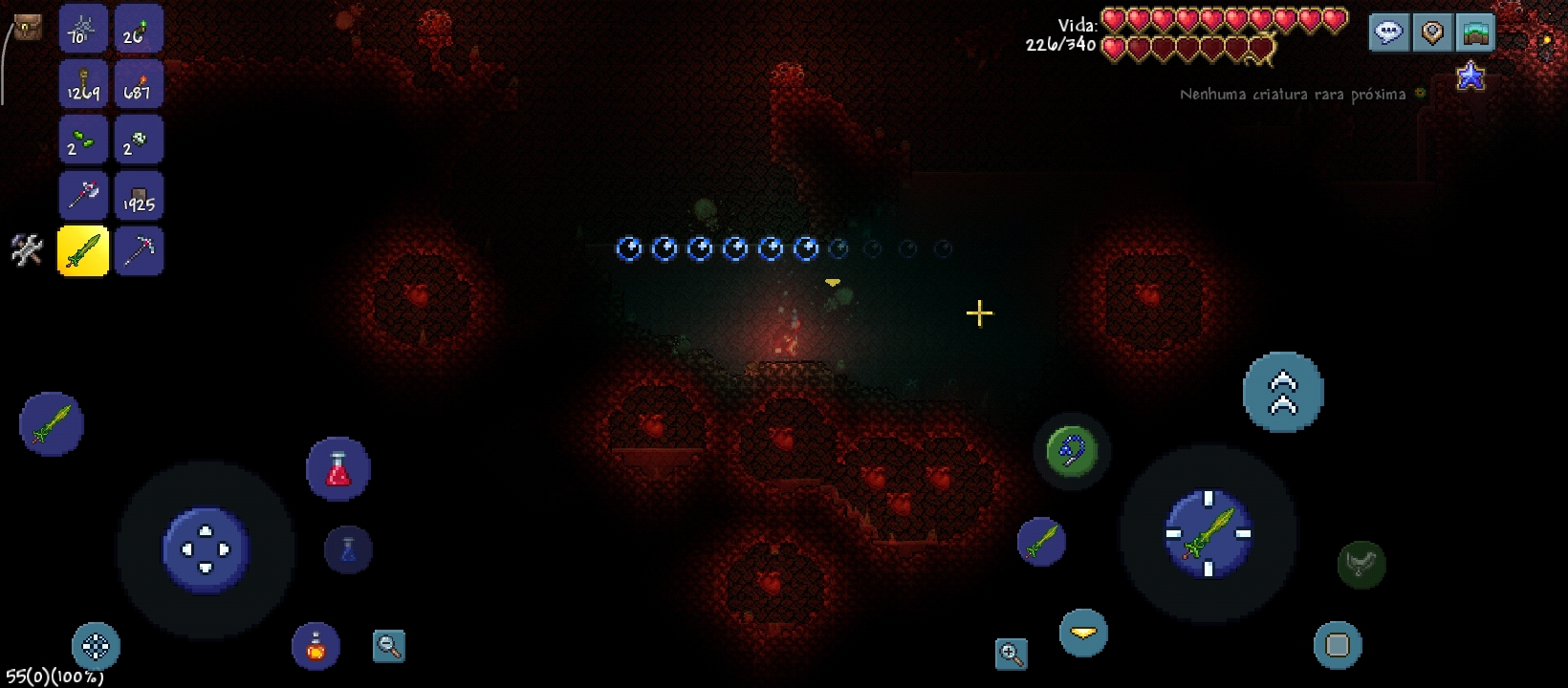Image resolution: width=1568 pixels, height=688 pixels.
Task: Use the grappling hook button
Action: point(1072,451)
